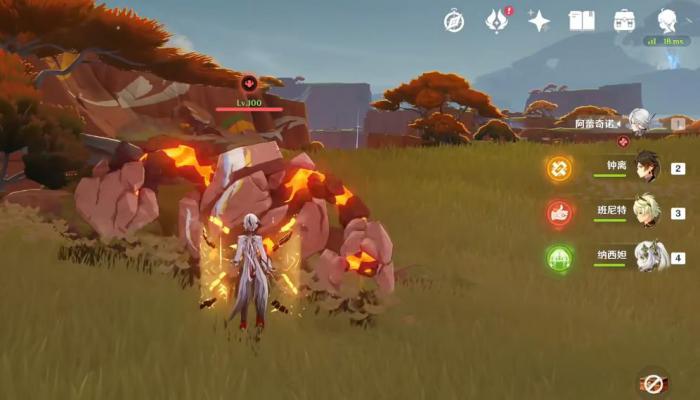The image size is (700, 400).
Task: Open the backpack inventory
Action: tap(624, 21)
